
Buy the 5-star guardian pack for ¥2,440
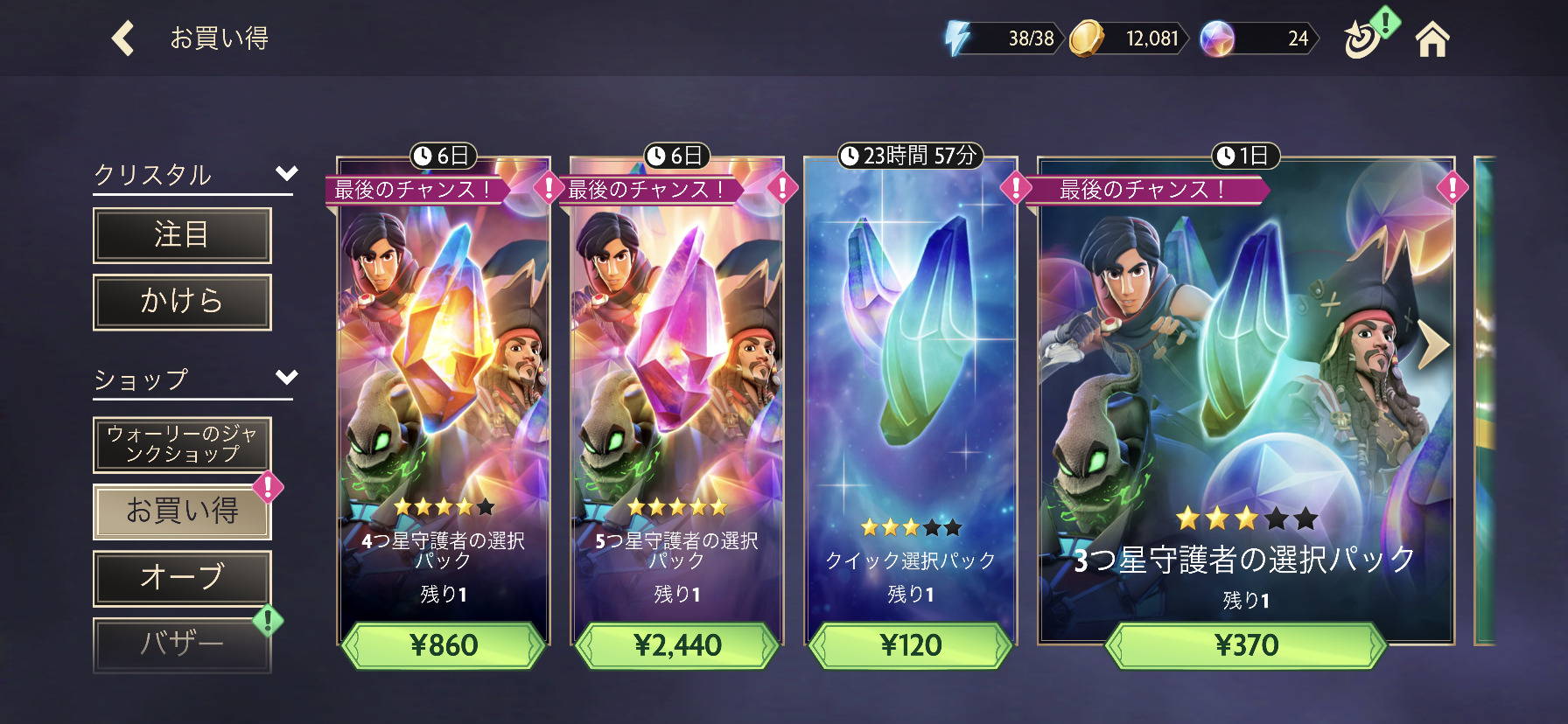coord(677,646)
